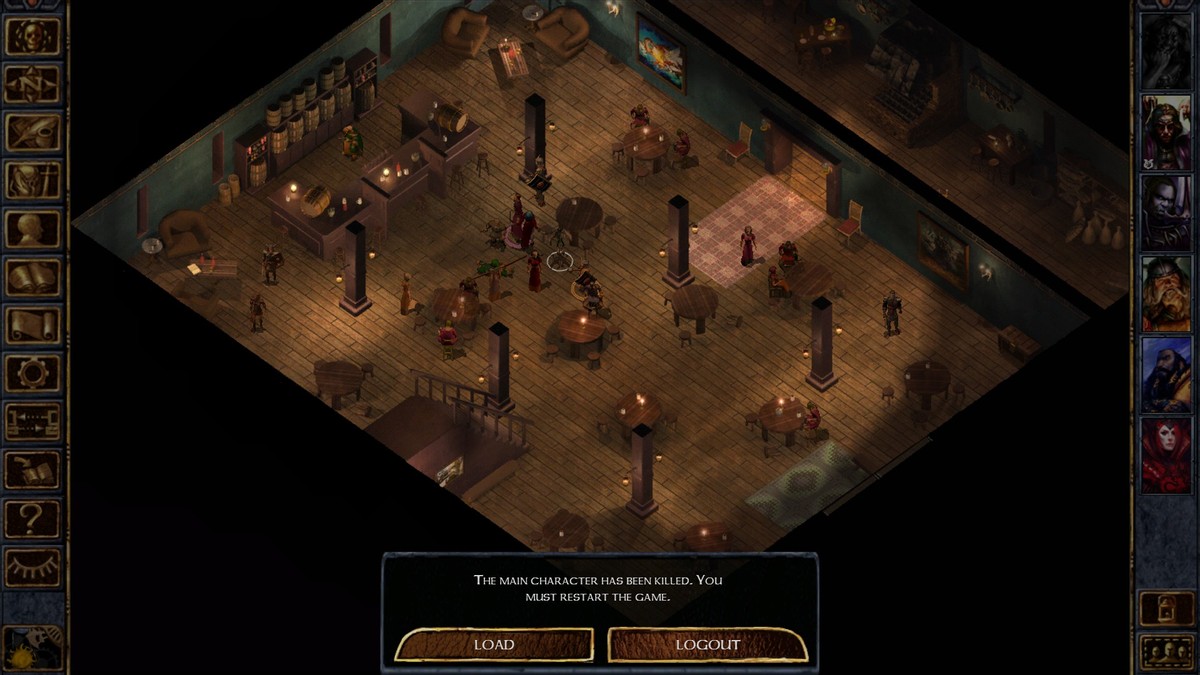Toggle the clock pause button
Viewport: 1200px width, 675px height.
point(33,647)
